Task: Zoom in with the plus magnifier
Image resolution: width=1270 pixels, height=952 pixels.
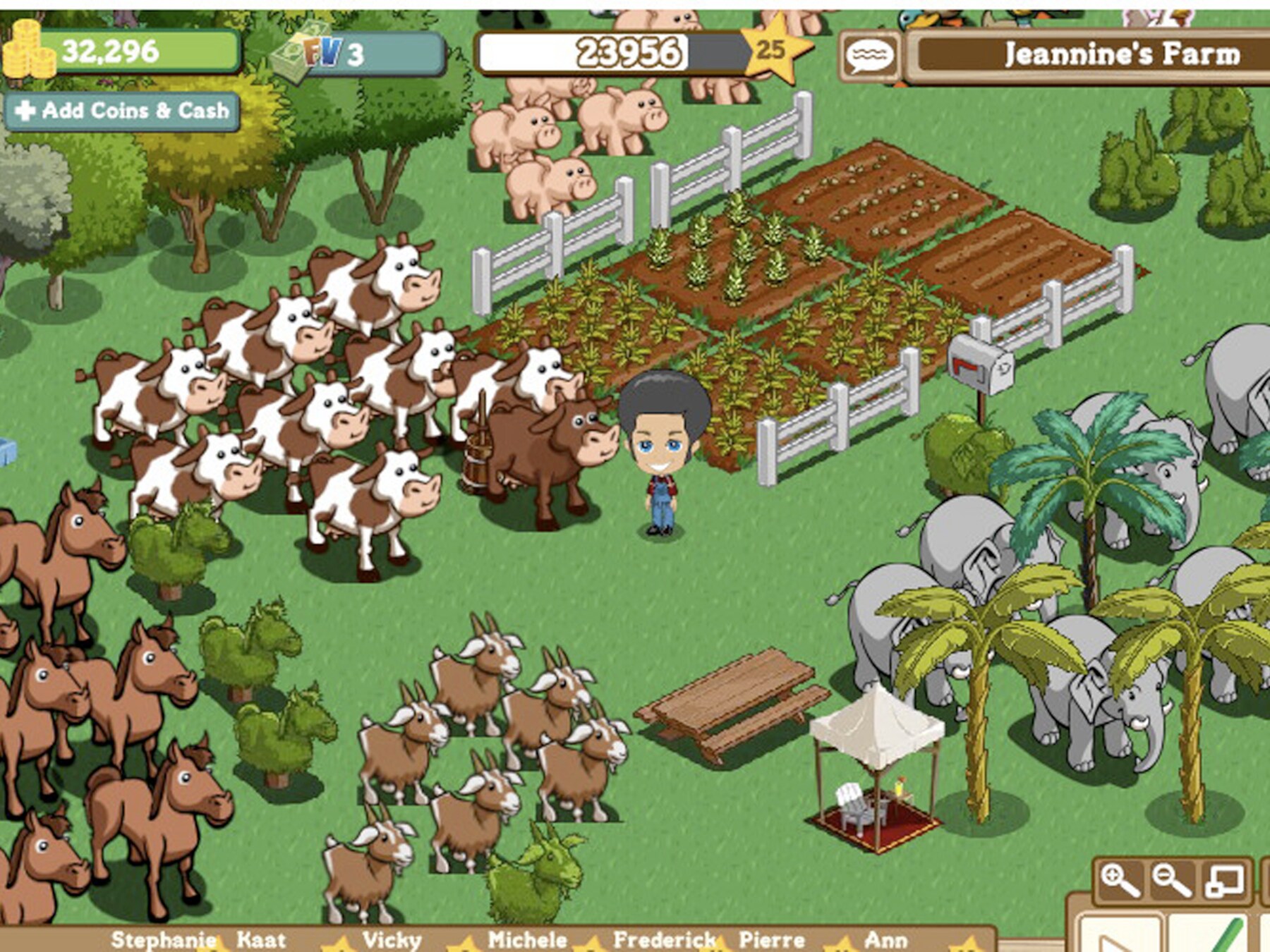Action: [1118, 880]
